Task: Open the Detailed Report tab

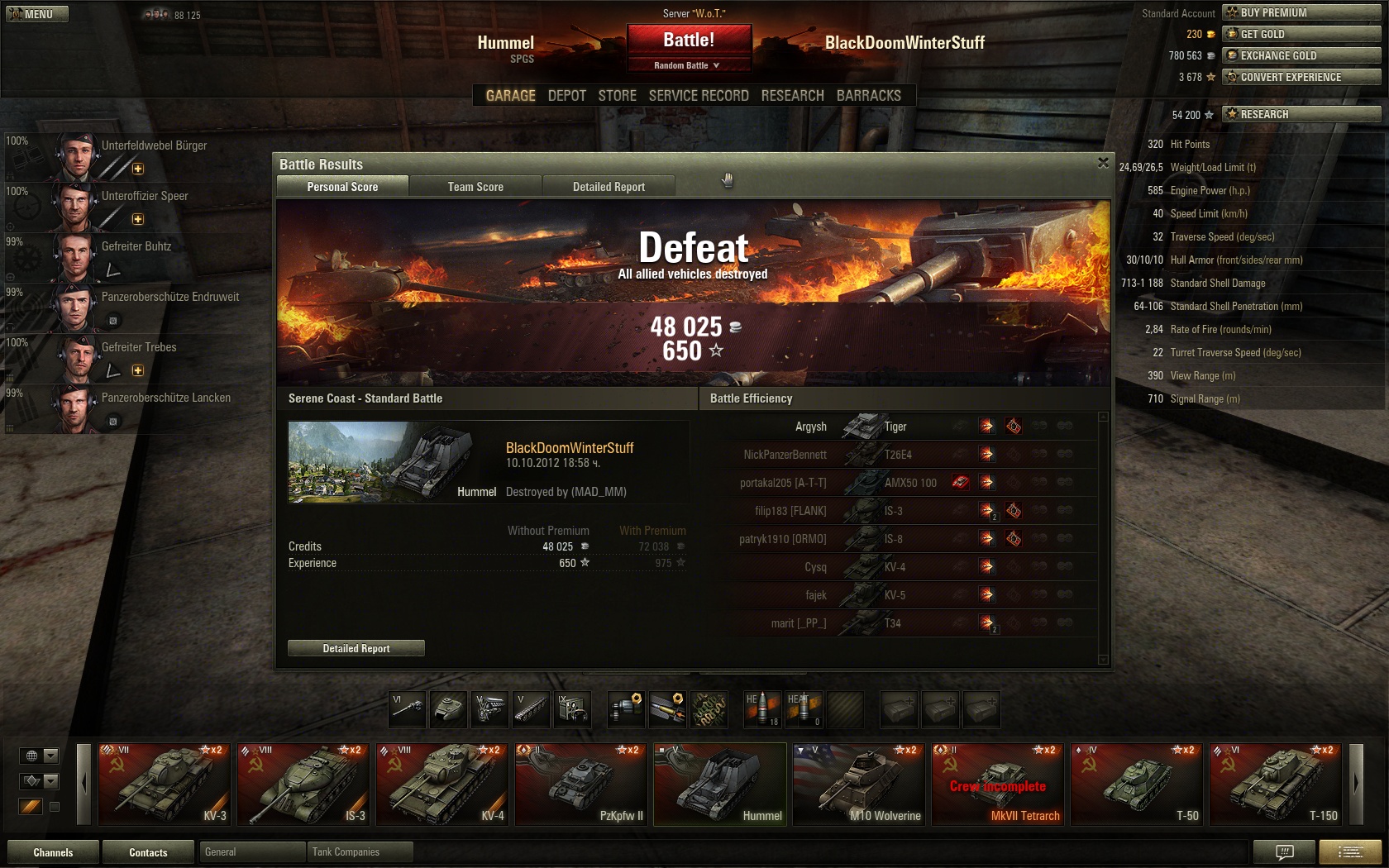Action: click(x=609, y=187)
